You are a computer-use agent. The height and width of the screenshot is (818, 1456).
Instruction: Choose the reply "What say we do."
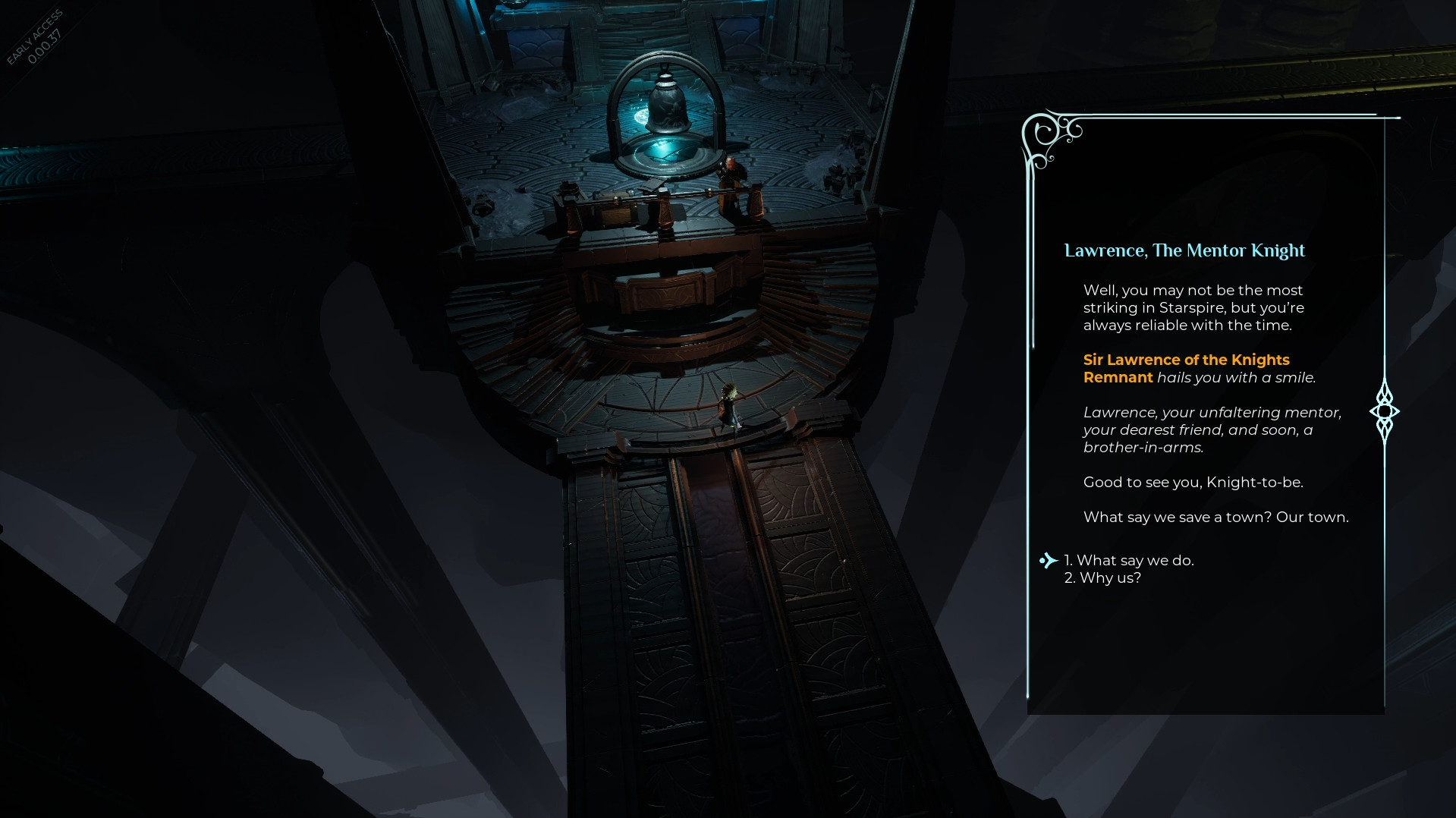click(x=1128, y=561)
